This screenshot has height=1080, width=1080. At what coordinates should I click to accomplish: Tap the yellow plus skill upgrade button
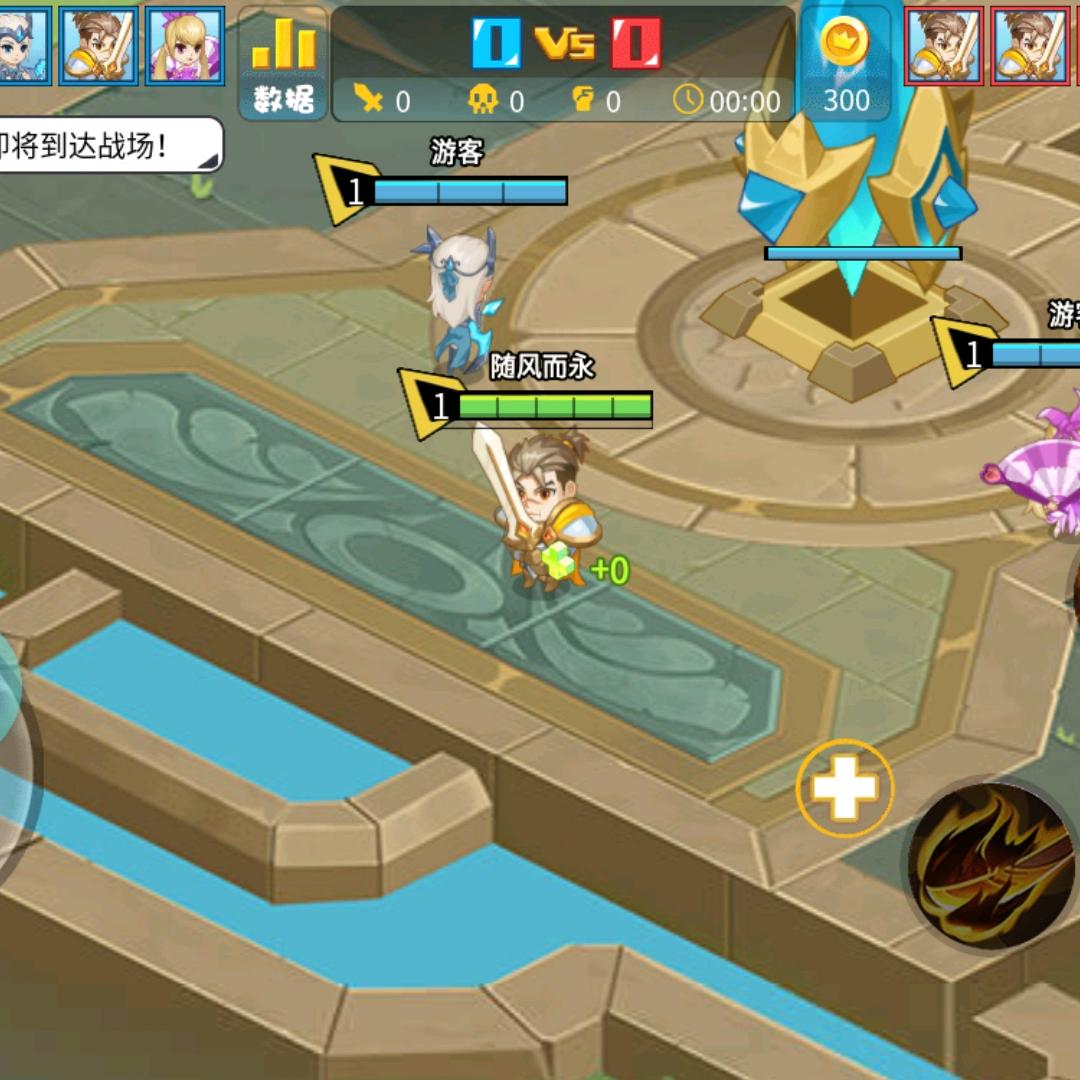[x=845, y=789]
